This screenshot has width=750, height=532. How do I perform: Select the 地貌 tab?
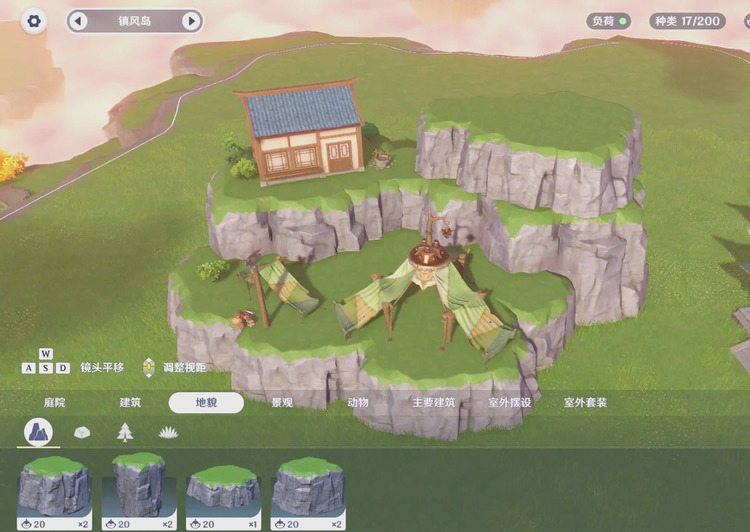coord(206,403)
